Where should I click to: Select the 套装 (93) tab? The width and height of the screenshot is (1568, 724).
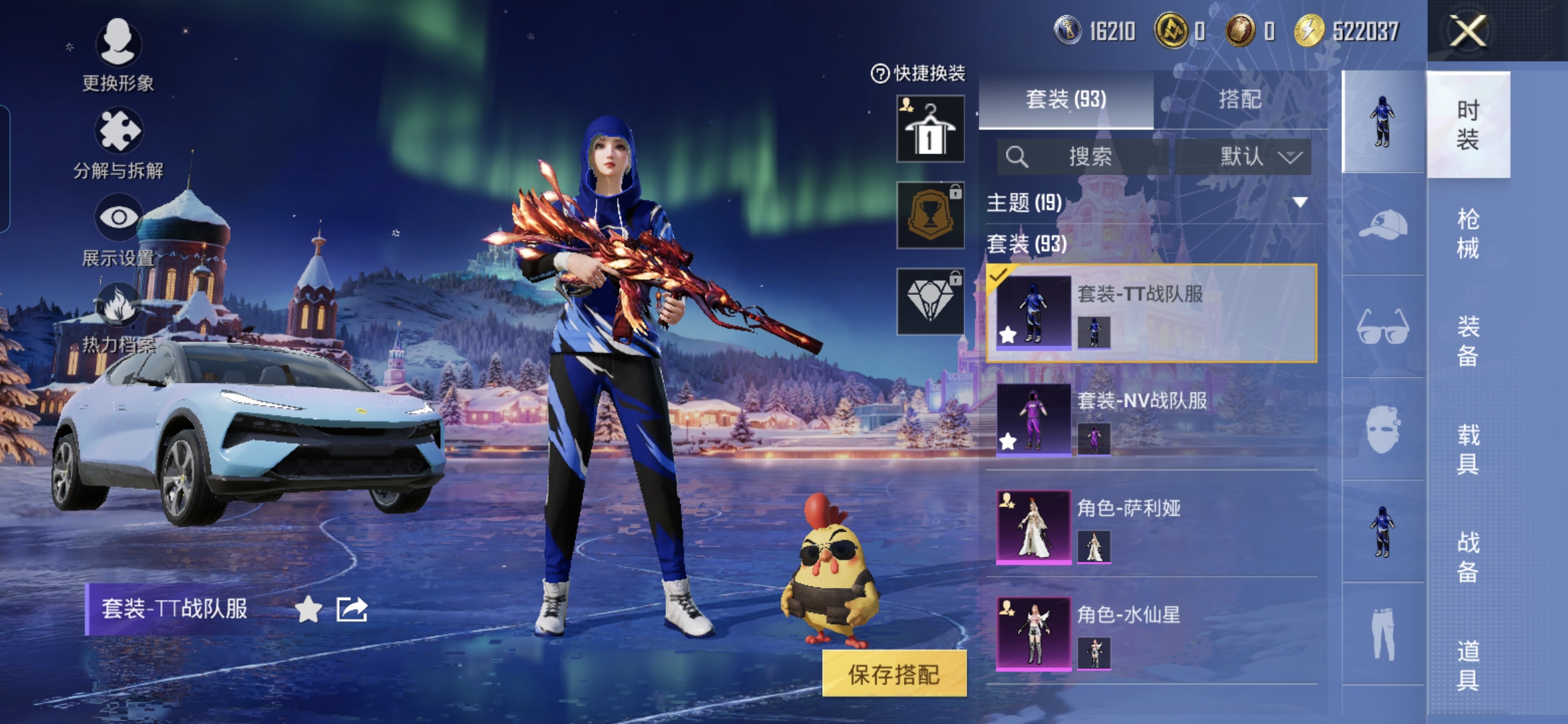click(1065, 99)
